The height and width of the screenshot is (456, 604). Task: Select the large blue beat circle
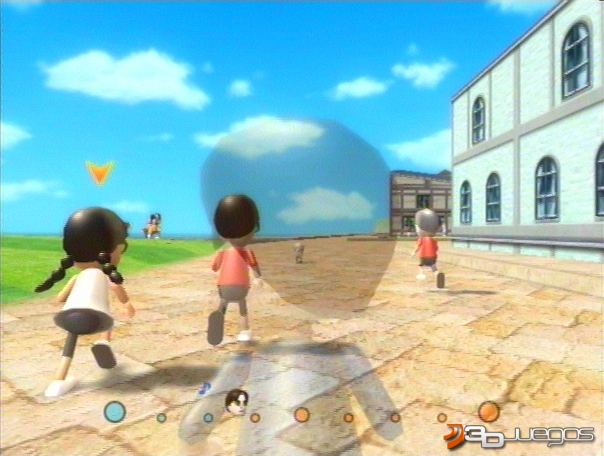pyautogui.click(x=115, y=411)
